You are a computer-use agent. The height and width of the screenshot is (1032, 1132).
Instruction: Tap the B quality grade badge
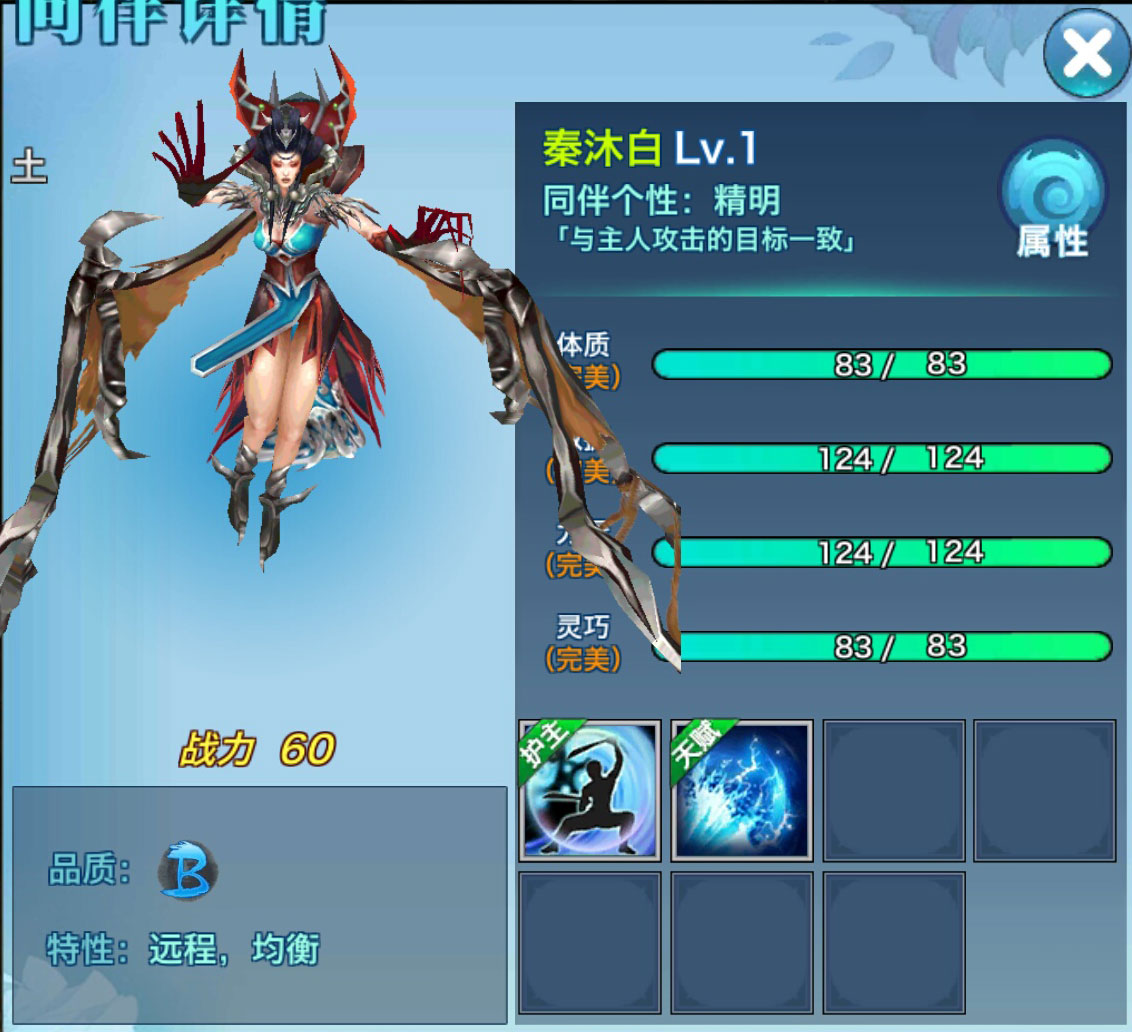click(x=187, y=871)
